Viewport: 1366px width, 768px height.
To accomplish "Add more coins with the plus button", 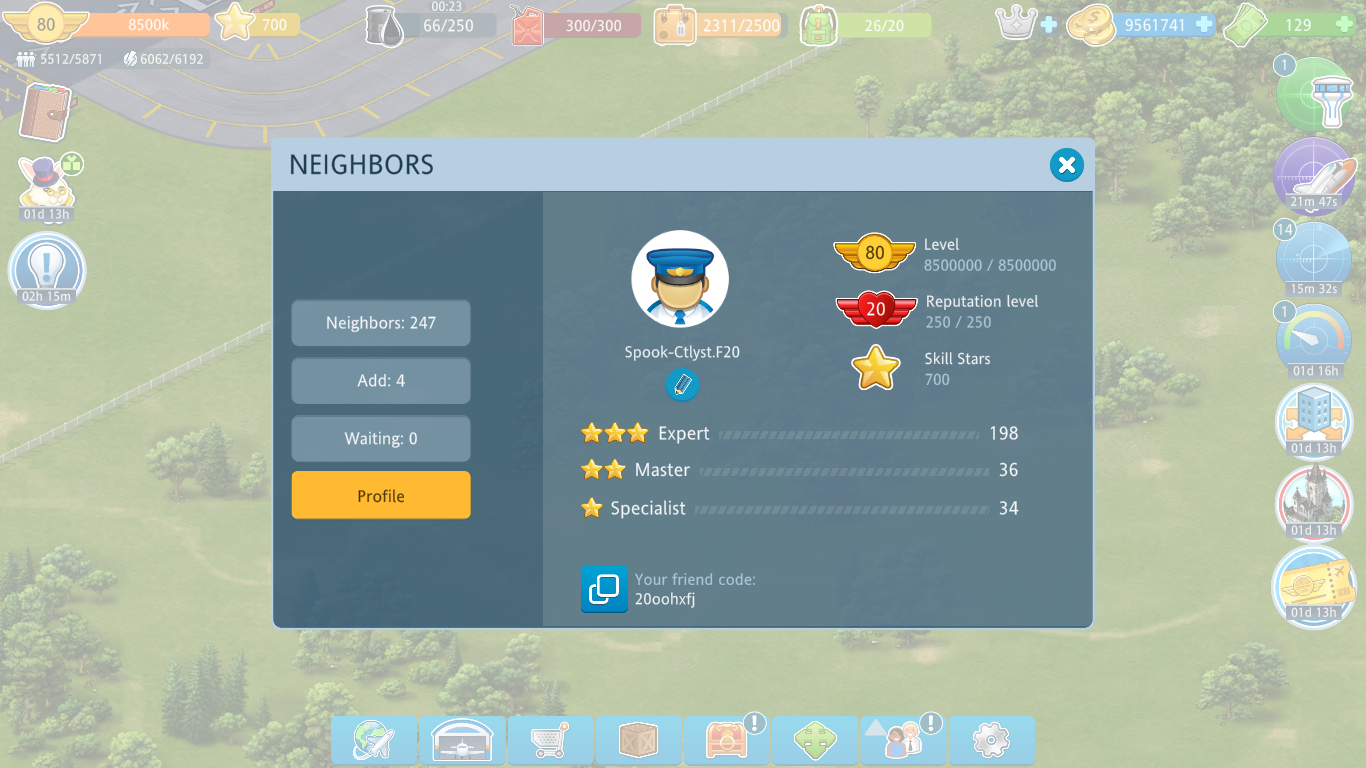I will pos(1204,24).
